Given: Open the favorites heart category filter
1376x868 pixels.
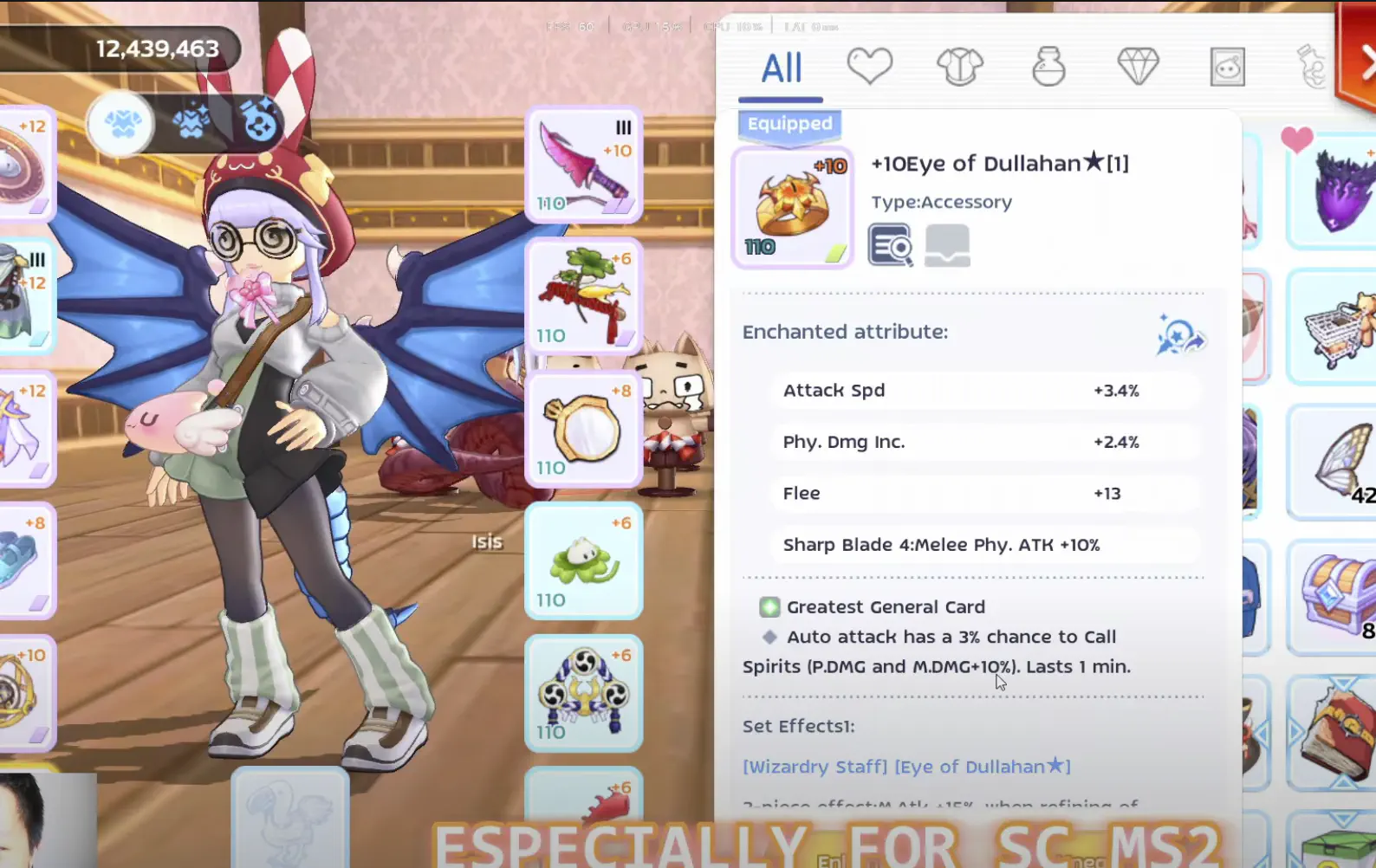Looking at the screenshot, I should point(871,65).
